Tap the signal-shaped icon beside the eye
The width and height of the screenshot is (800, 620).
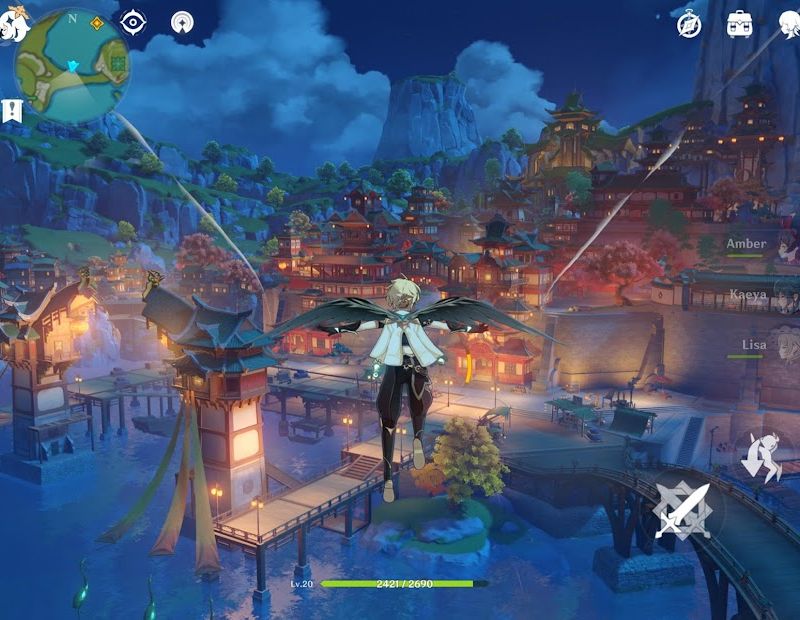pyautogui.click(x=182, y=22)
